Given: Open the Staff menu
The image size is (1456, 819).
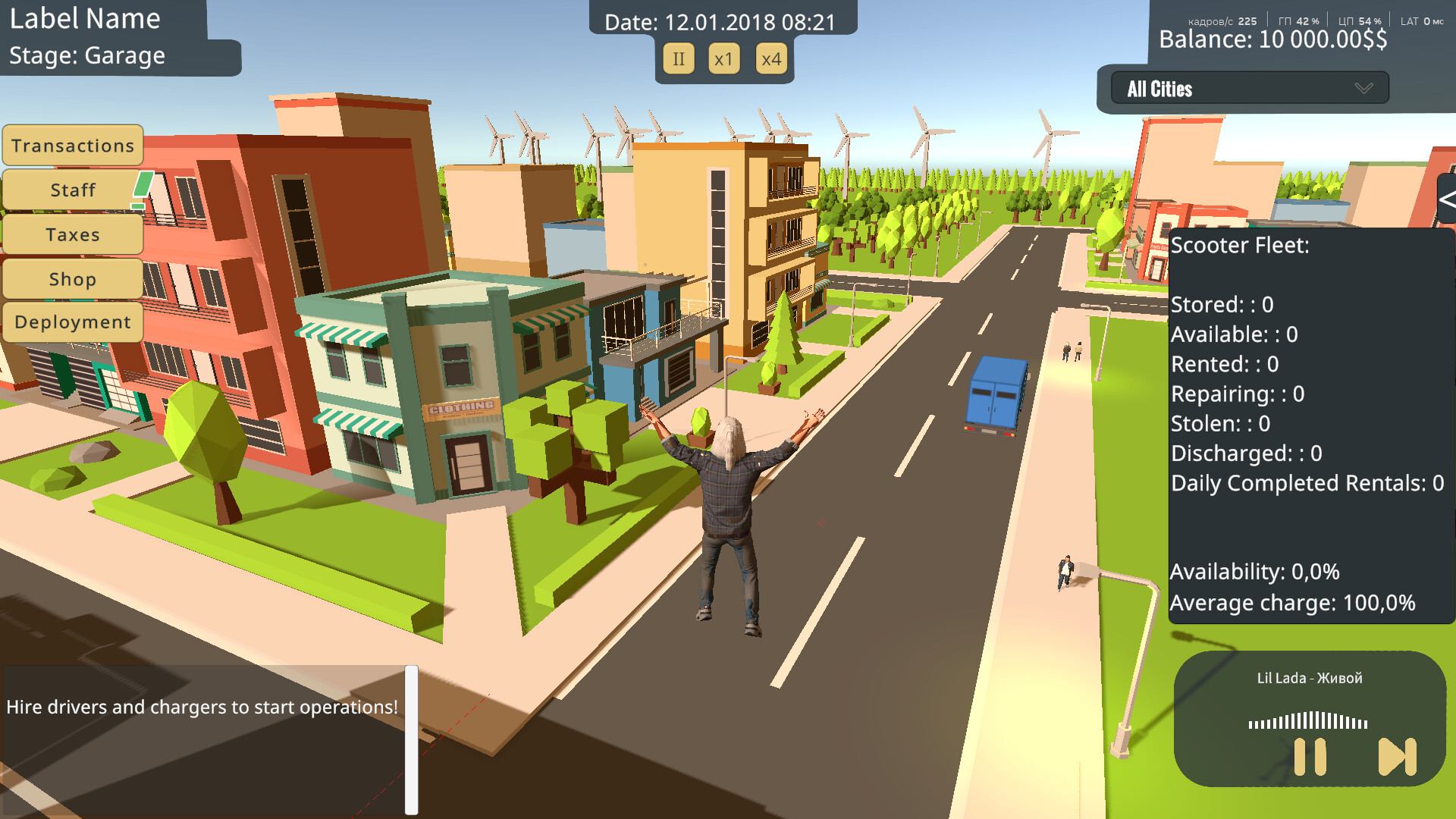Looking at the screenshot, I should coord(73,190).
